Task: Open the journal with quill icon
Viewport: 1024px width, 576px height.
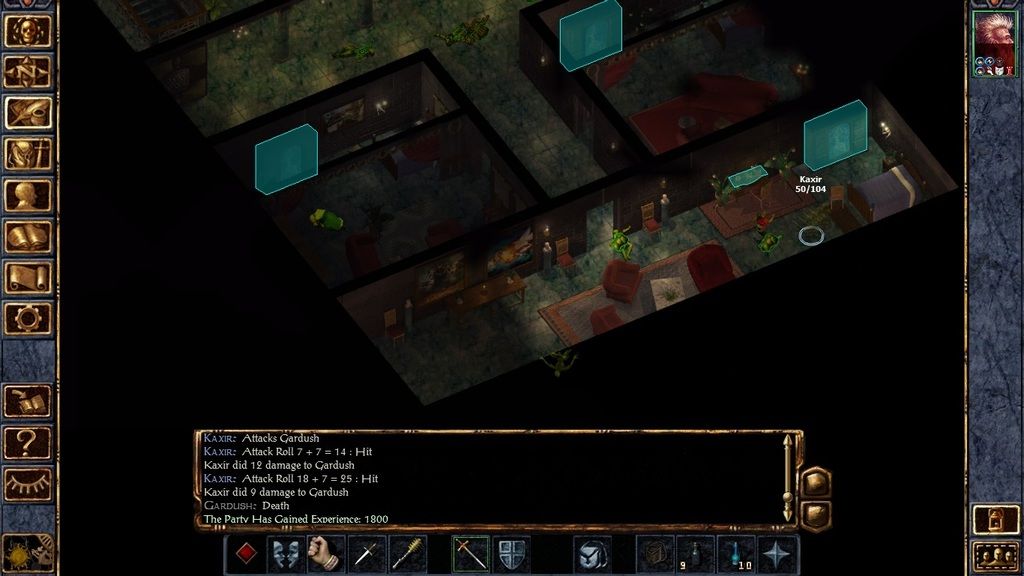Action: pos(28,112)
